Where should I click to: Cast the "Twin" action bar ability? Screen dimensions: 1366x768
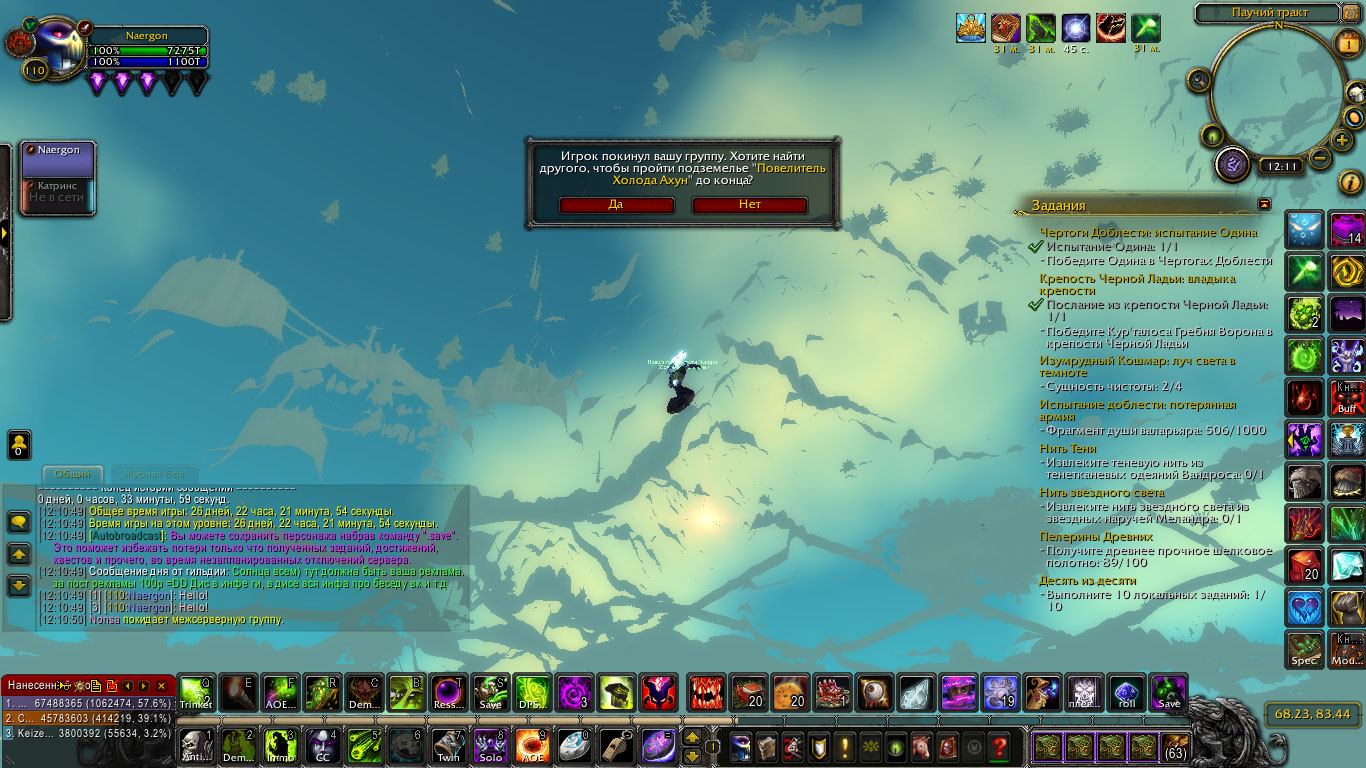pyautogui.click(x=447, y=746)
